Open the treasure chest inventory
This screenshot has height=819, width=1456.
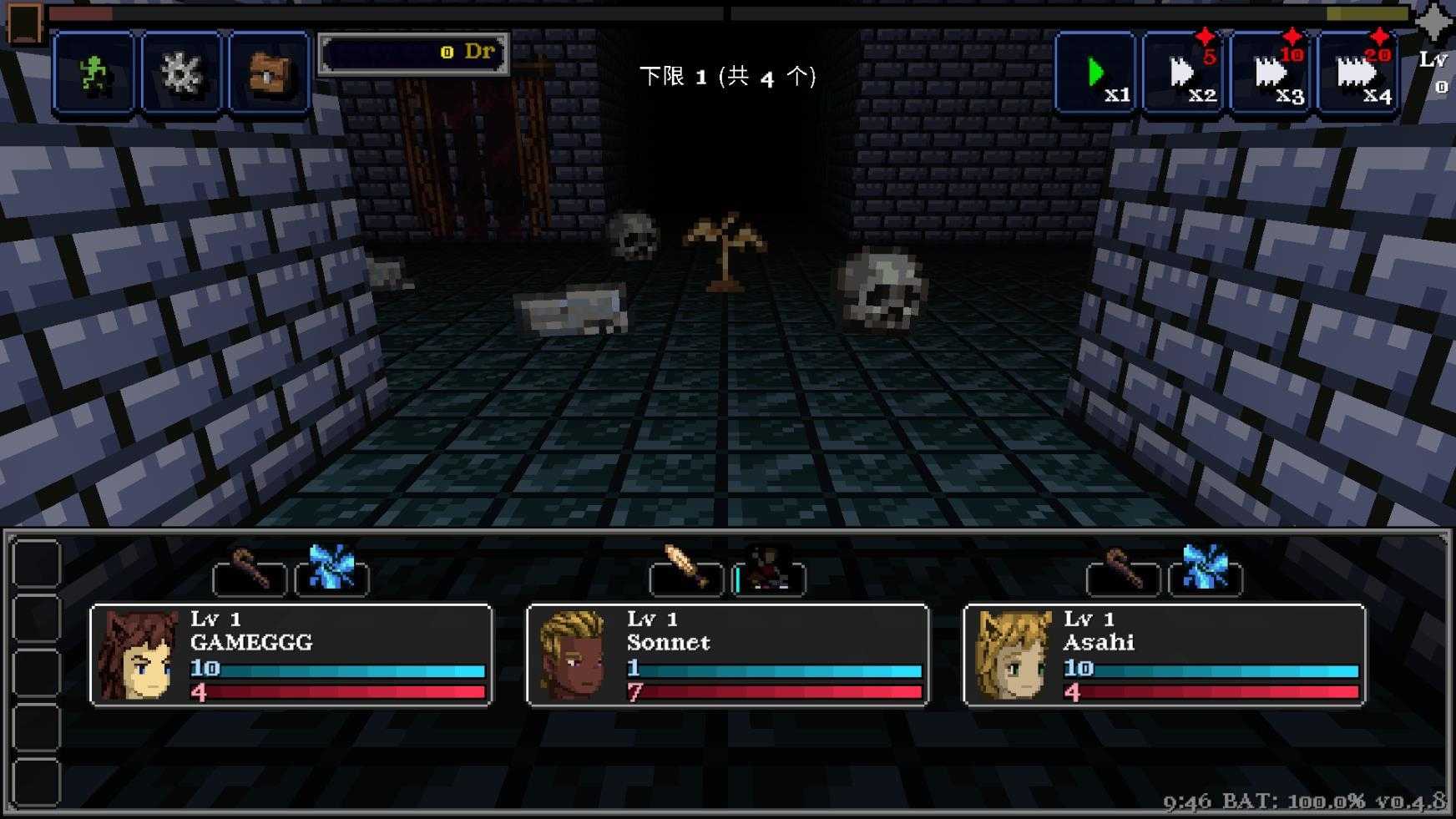[x=269, y=73]
